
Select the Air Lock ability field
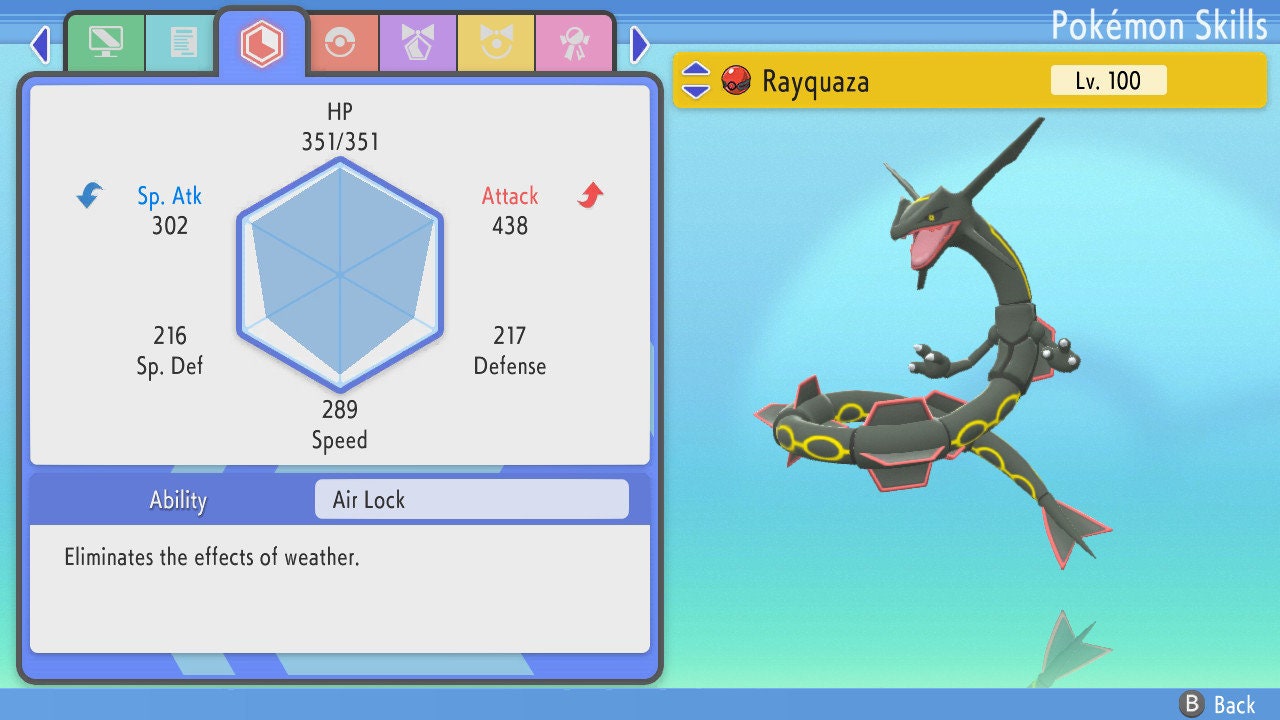pos(471,500)
